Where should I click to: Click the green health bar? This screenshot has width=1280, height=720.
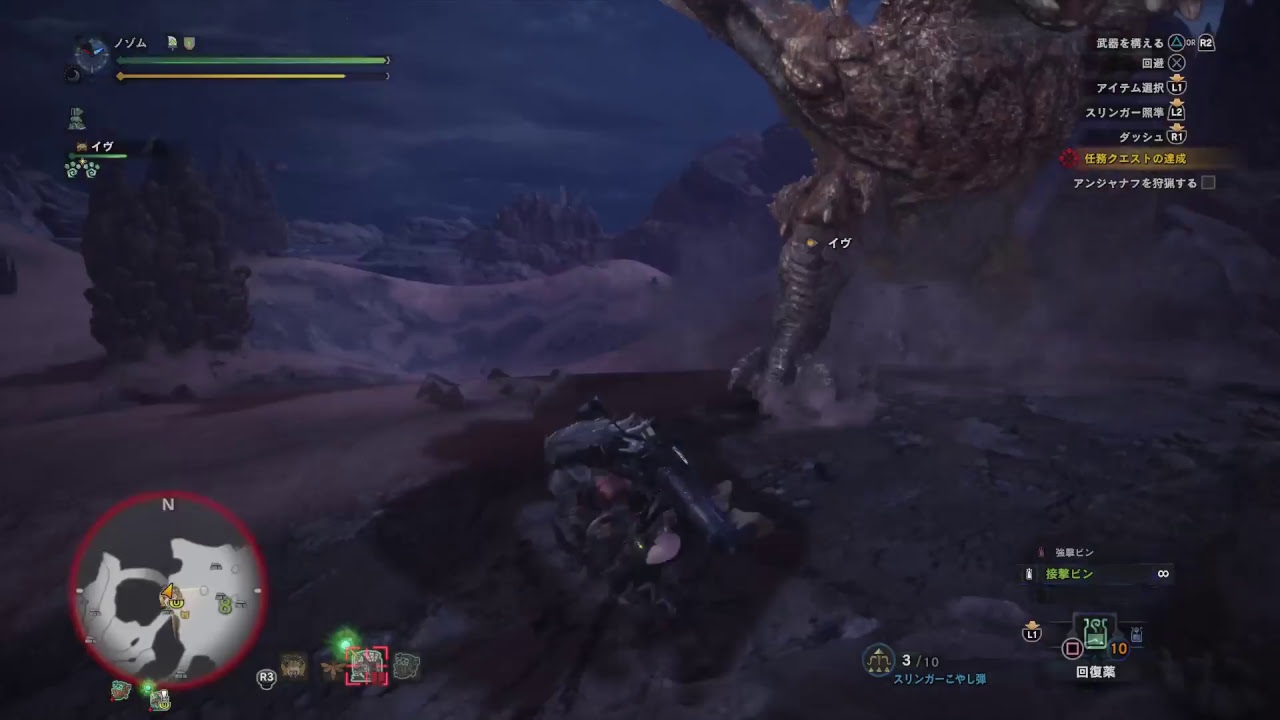(x=250, y=60)
